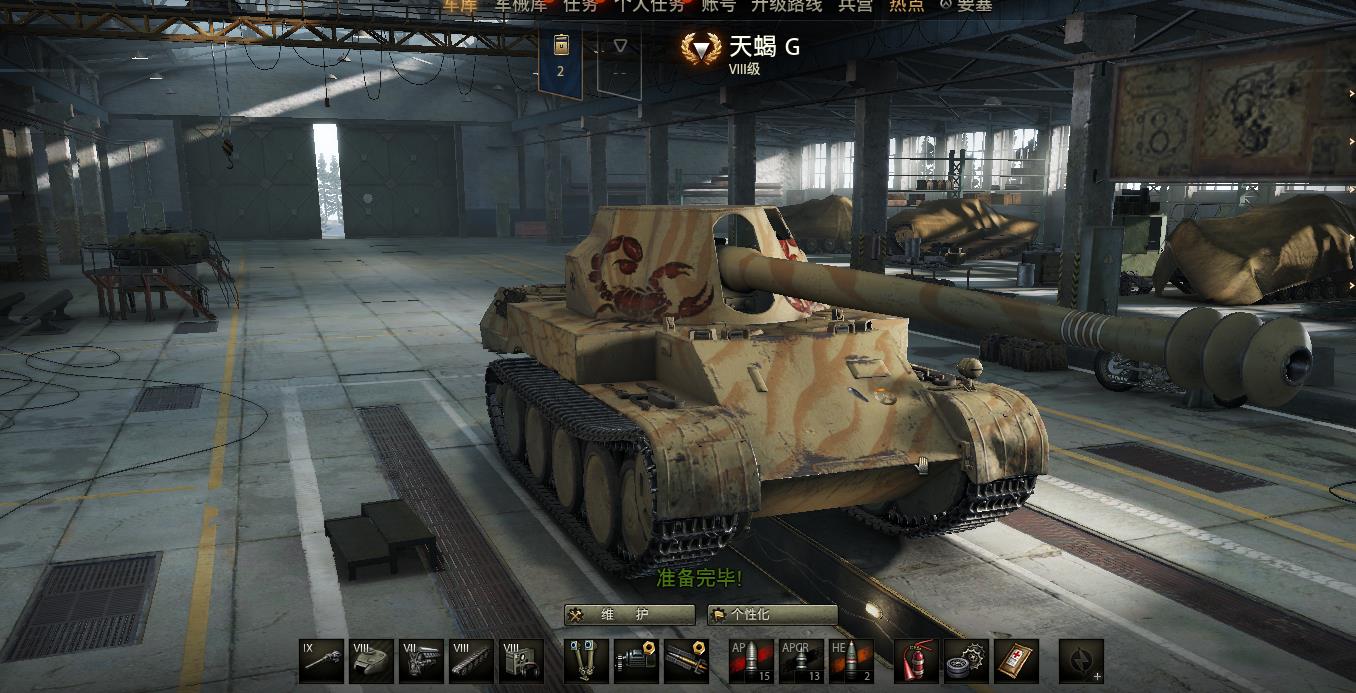Select the tier IX gun module
Viewport: 1356px width, 693px height.
(x=321, y=661)
